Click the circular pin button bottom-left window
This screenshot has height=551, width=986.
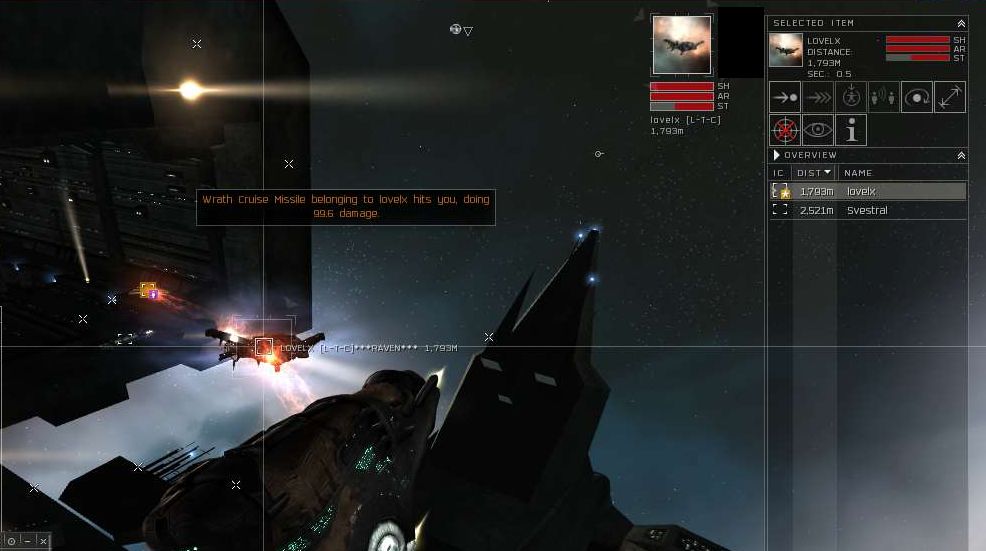click(x=11, y=541)
